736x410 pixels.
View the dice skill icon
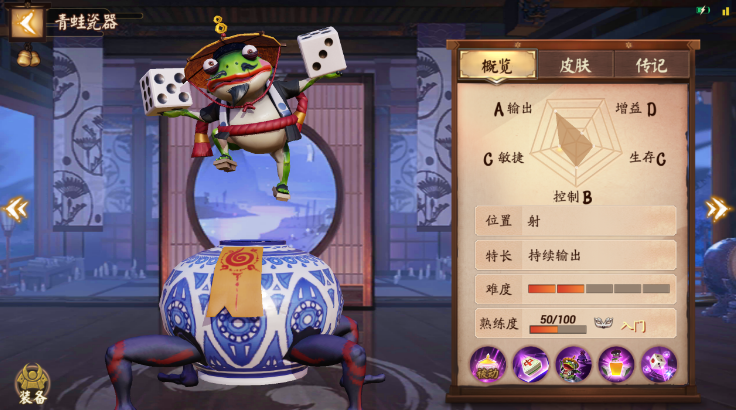click(x=659, y=363)
